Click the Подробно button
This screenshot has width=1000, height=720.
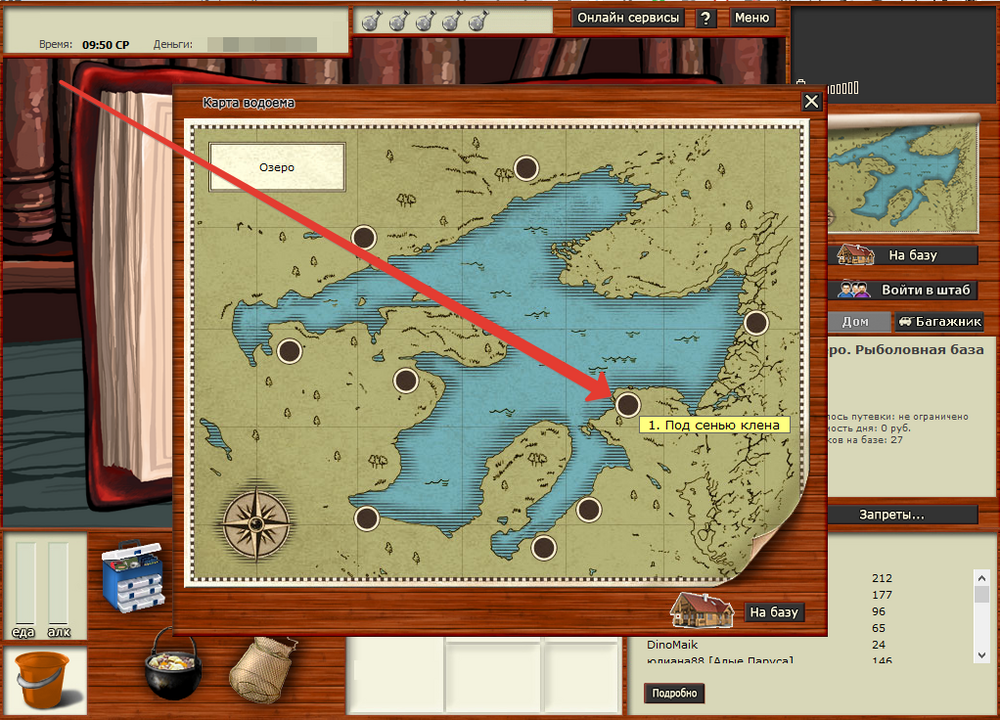[x=676, y=693]
